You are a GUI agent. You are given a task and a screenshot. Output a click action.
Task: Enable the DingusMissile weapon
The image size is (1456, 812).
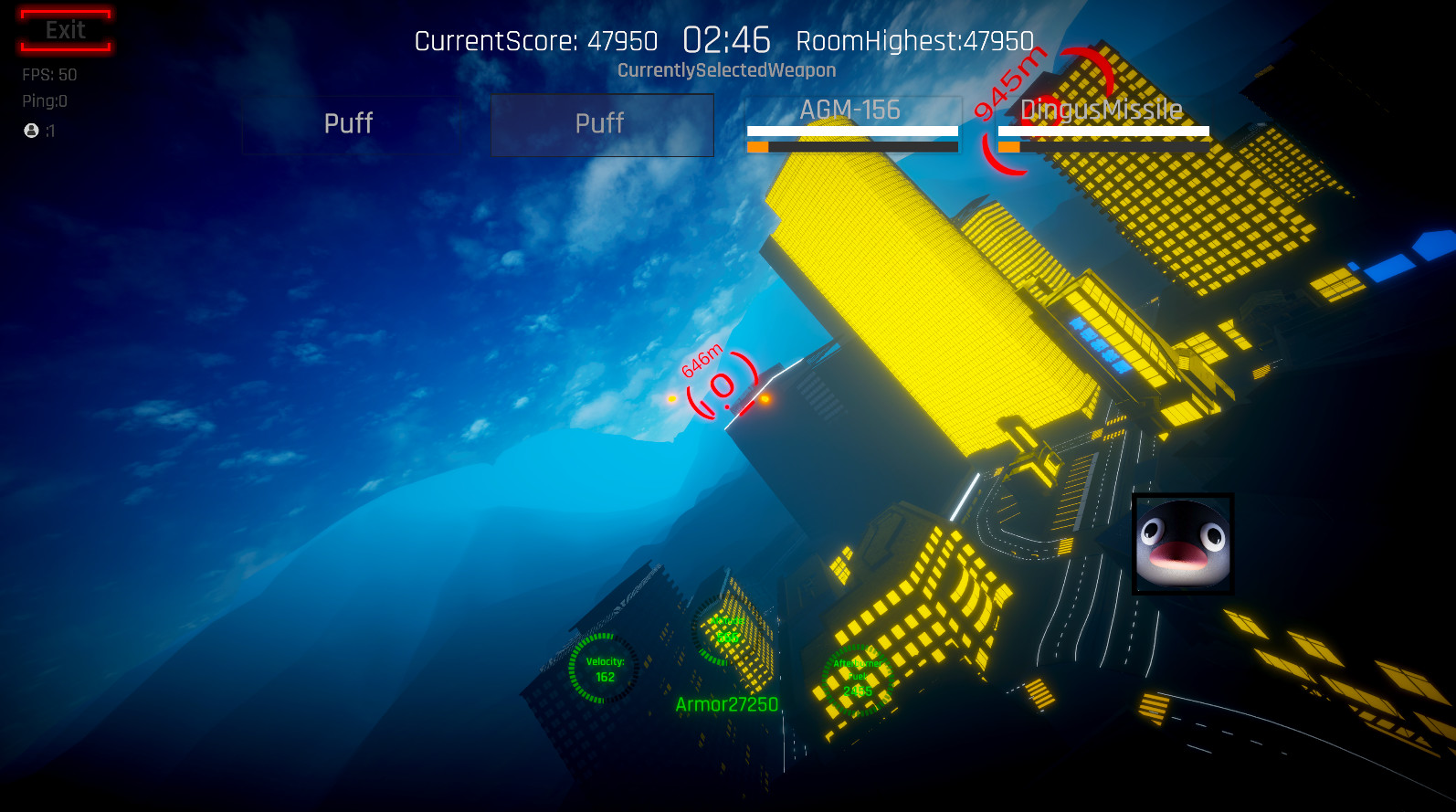point(1102,110)
